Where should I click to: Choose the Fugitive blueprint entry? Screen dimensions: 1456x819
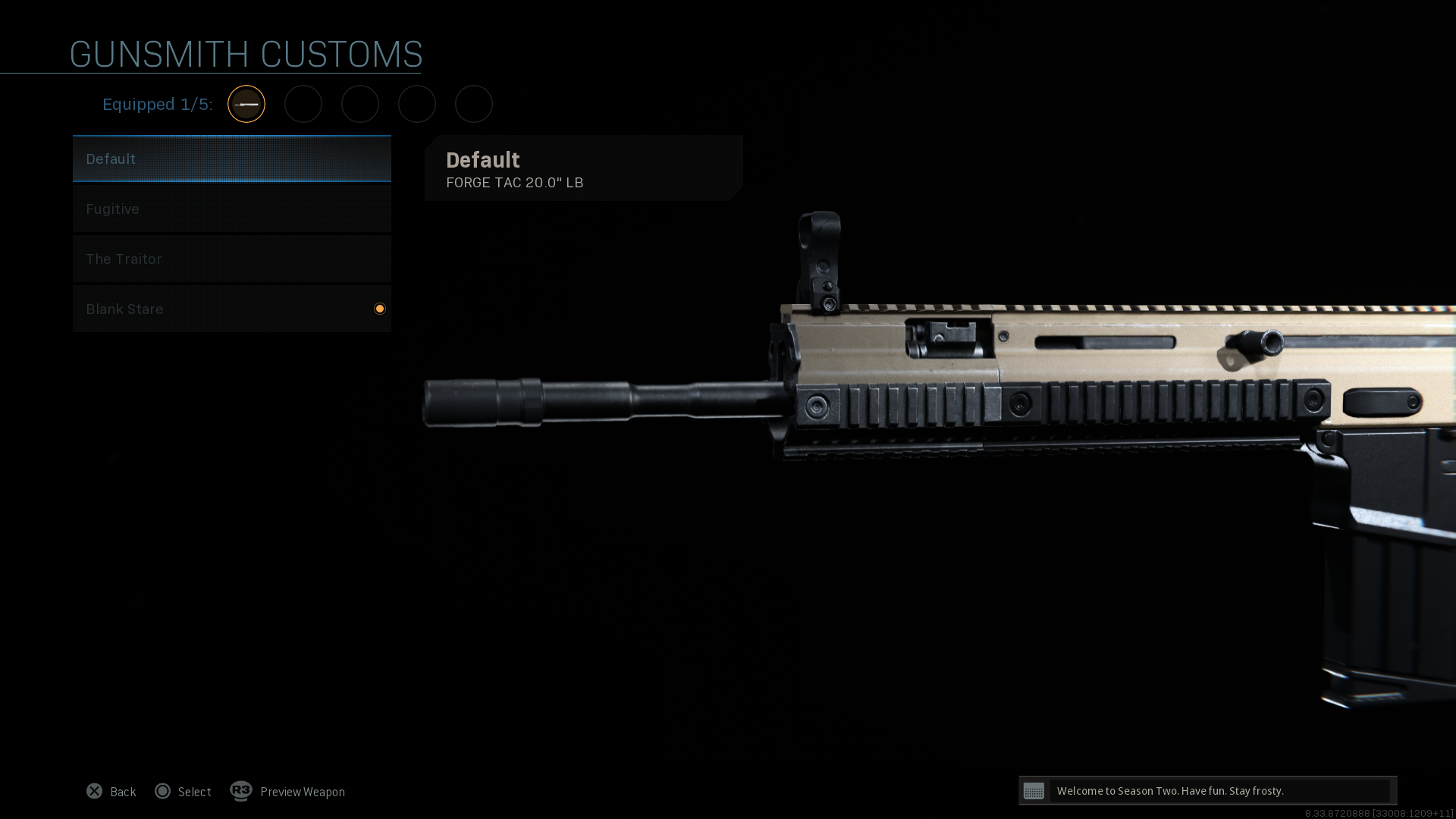(231, 209)
